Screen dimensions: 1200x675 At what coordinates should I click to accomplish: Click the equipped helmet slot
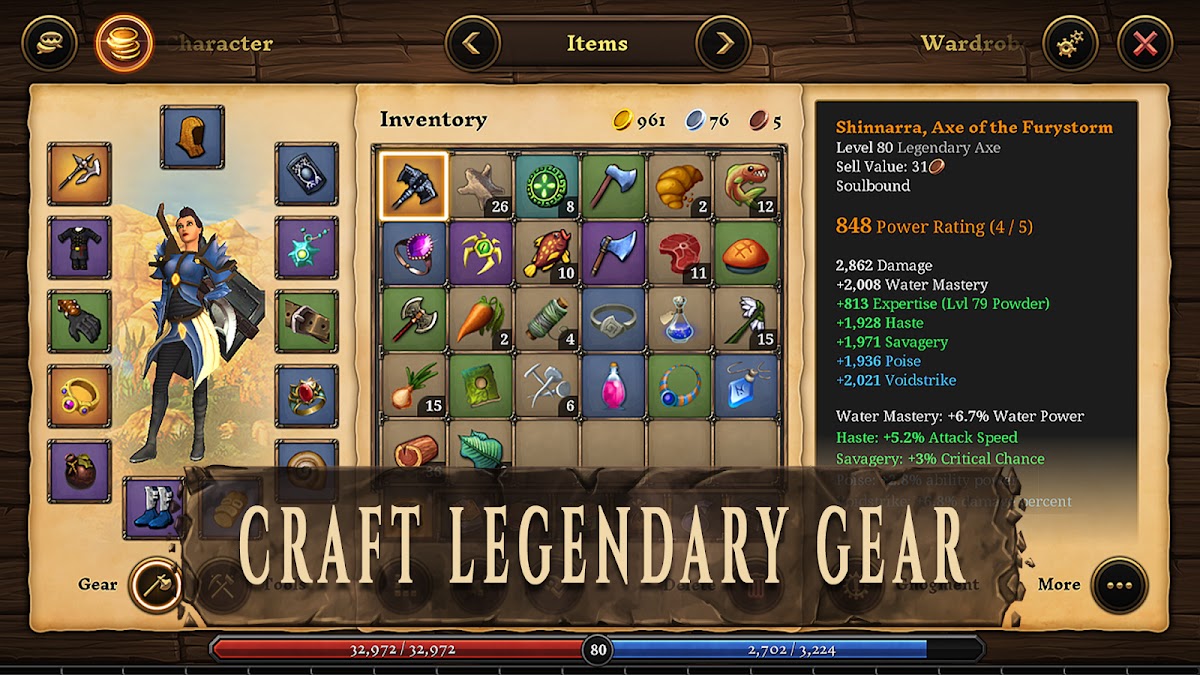[x=192, y=137]
